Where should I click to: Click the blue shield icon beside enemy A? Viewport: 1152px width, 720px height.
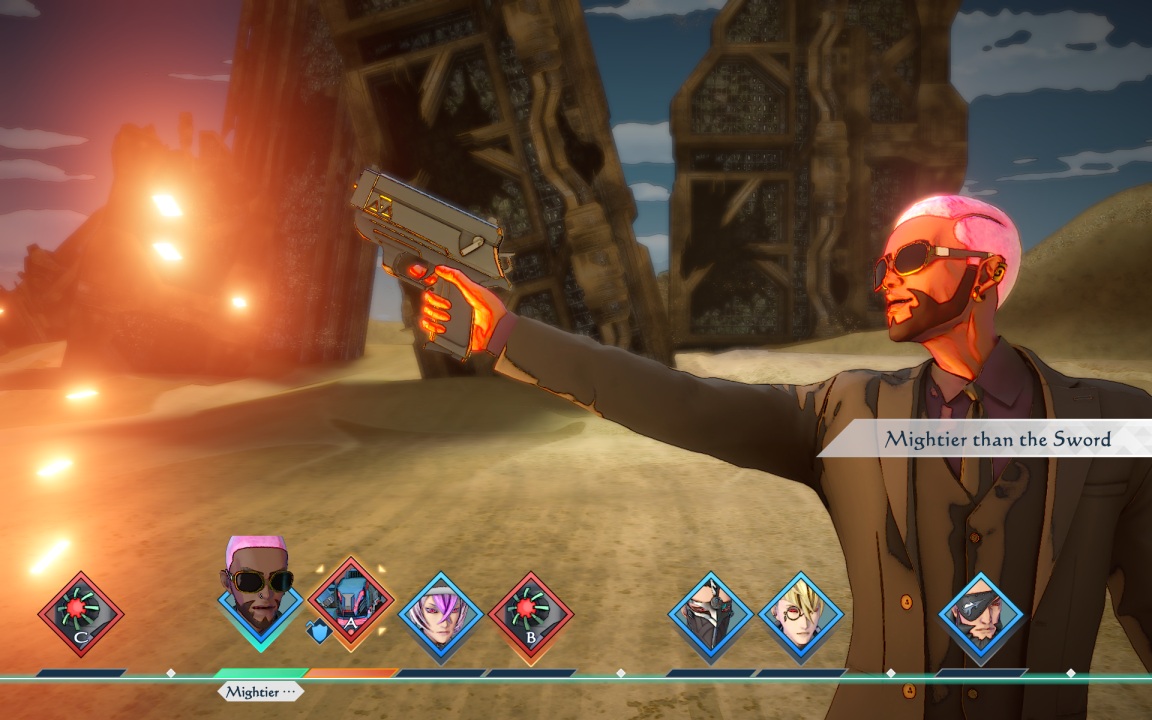317,632
